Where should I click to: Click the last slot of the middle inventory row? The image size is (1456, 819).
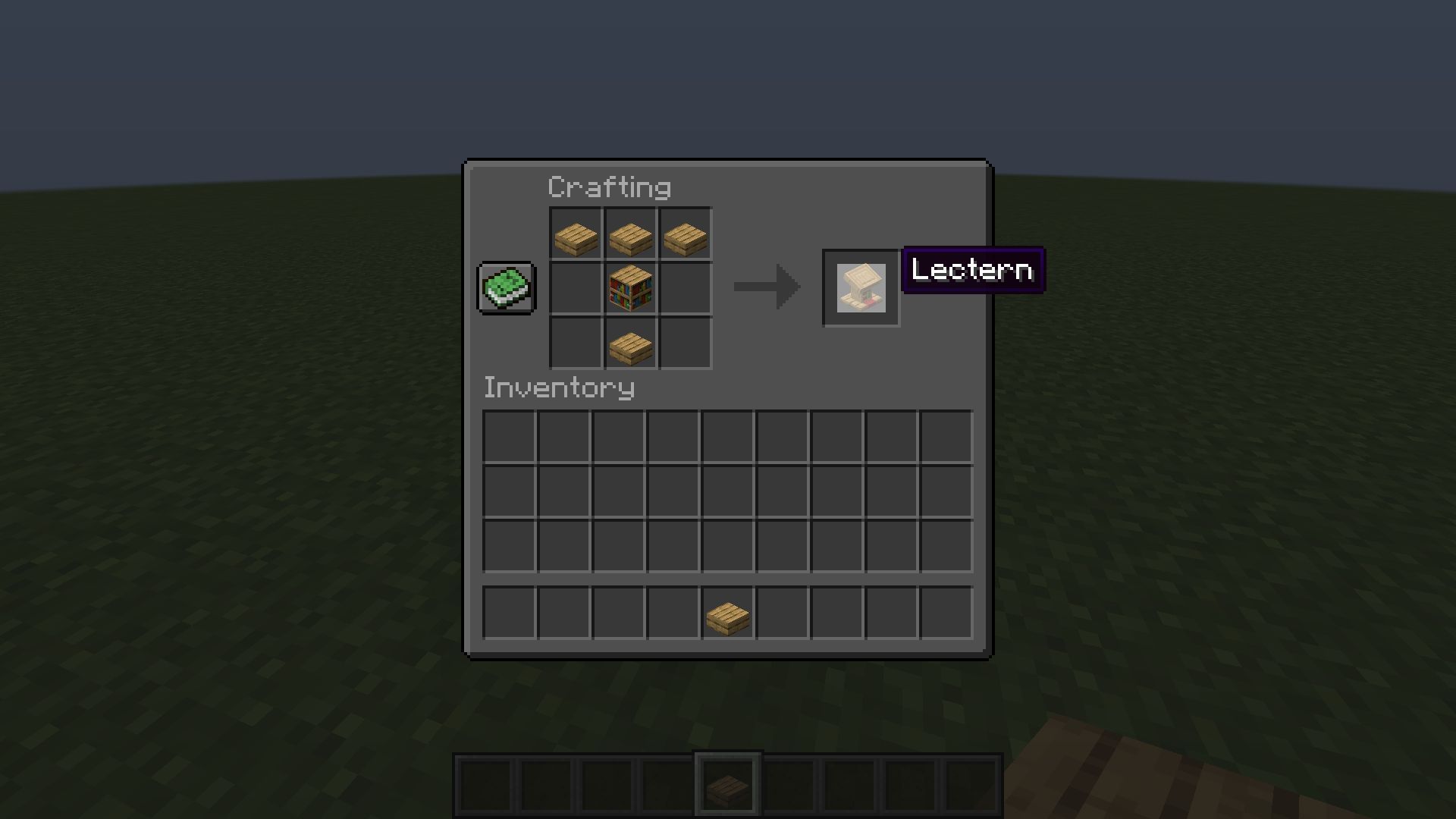(x=946, y=491)
